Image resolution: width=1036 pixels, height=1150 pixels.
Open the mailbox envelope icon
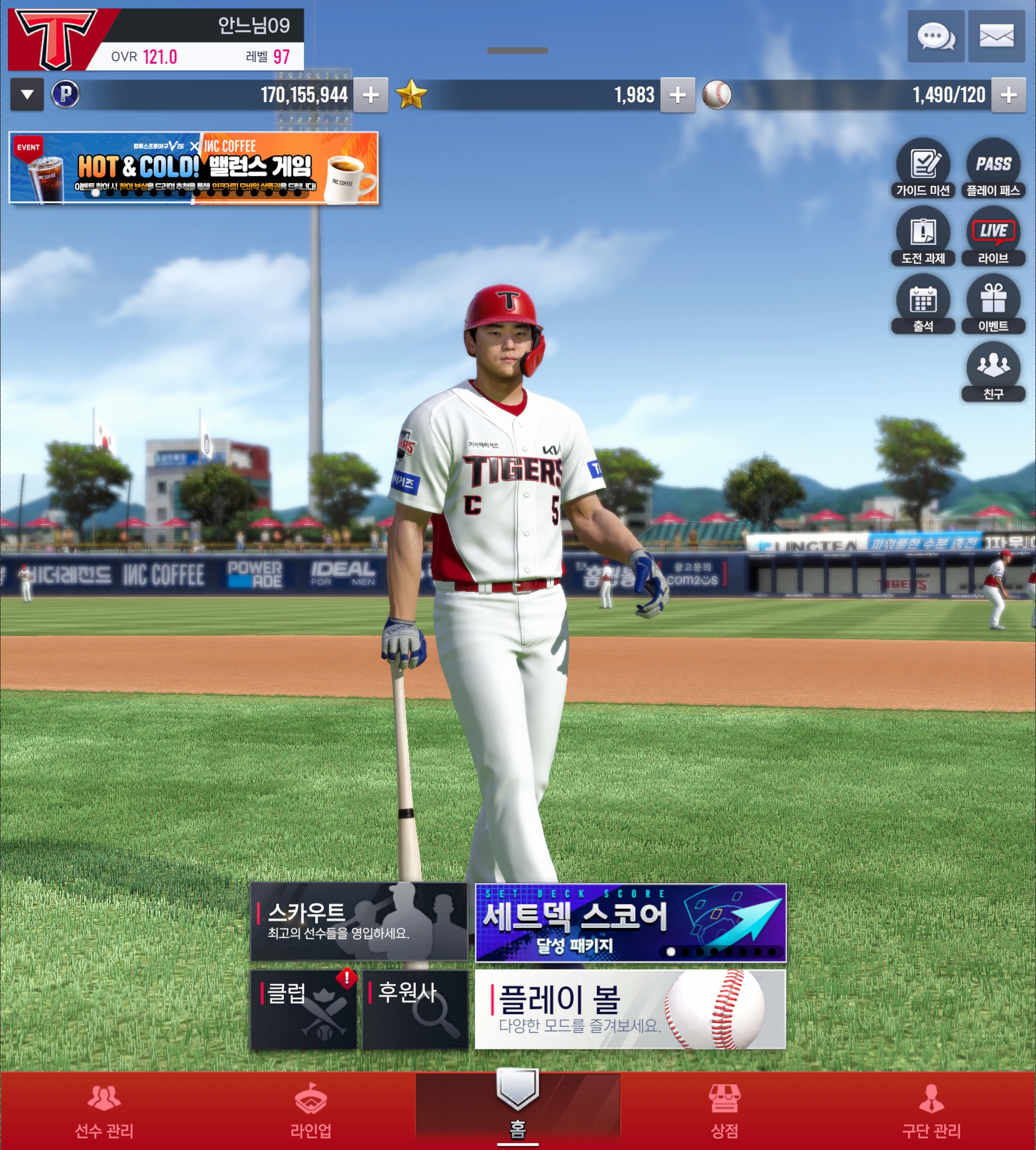click(x=996, y=37)
